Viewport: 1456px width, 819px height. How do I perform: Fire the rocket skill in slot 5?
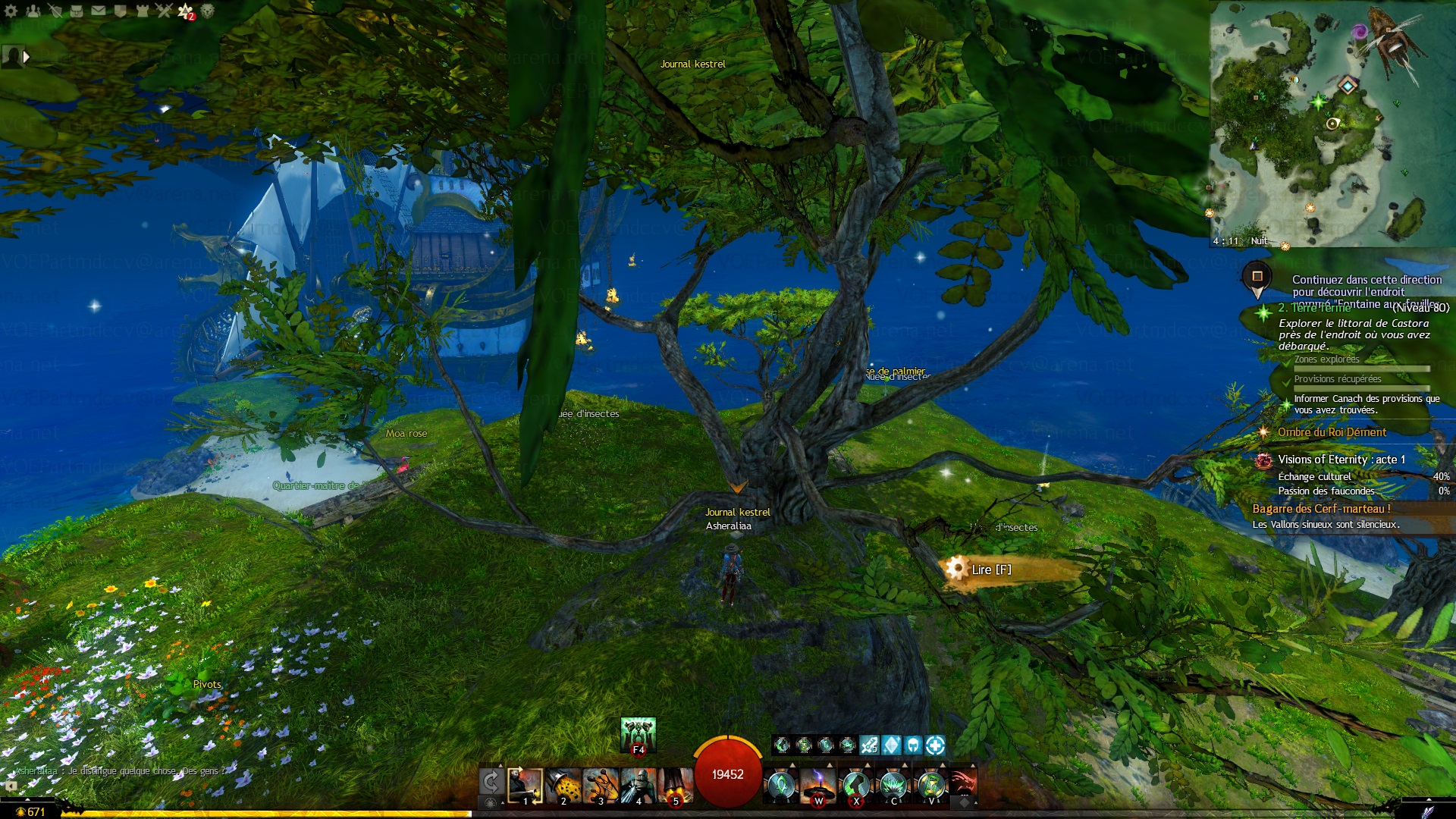[x=675, y=785]
